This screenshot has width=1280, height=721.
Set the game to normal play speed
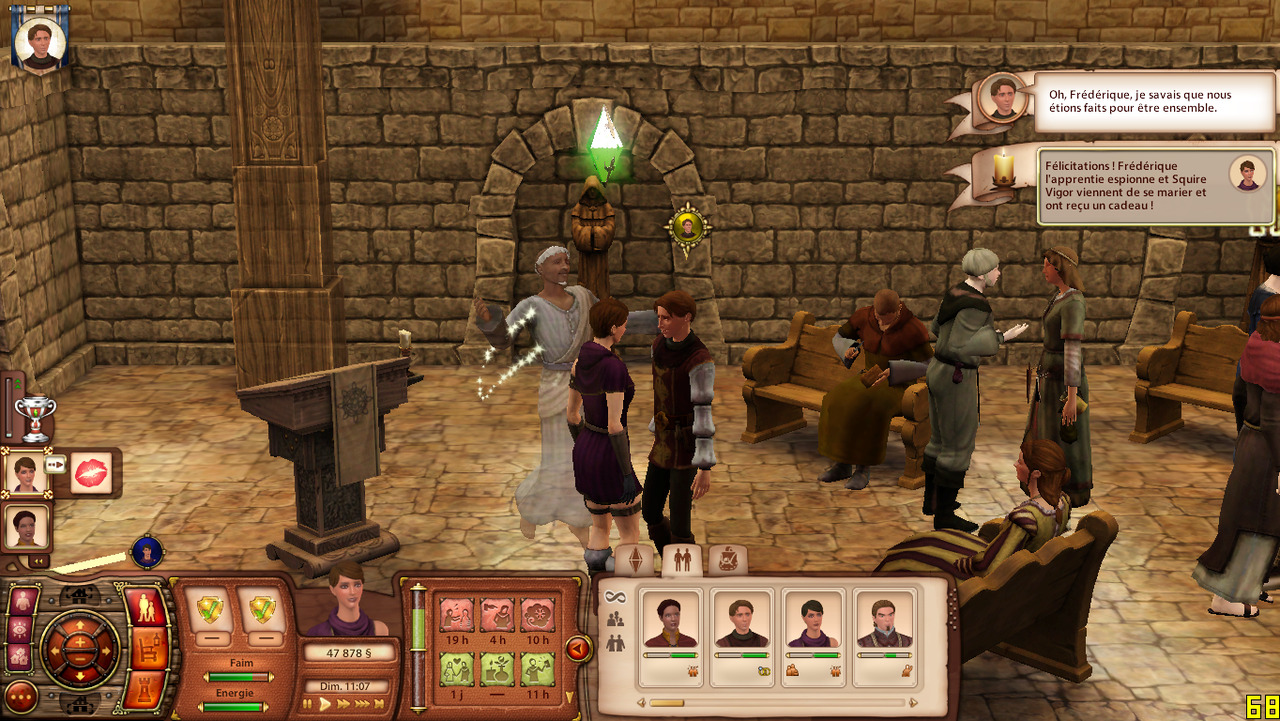pos(324,704)
